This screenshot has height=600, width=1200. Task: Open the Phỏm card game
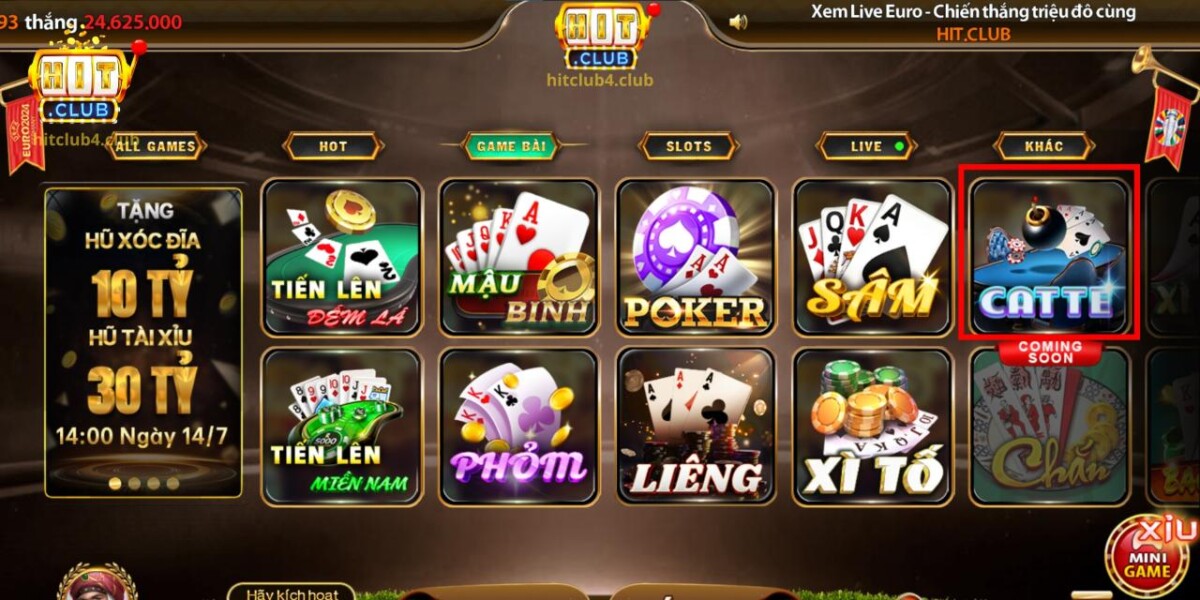click(519, 426)
